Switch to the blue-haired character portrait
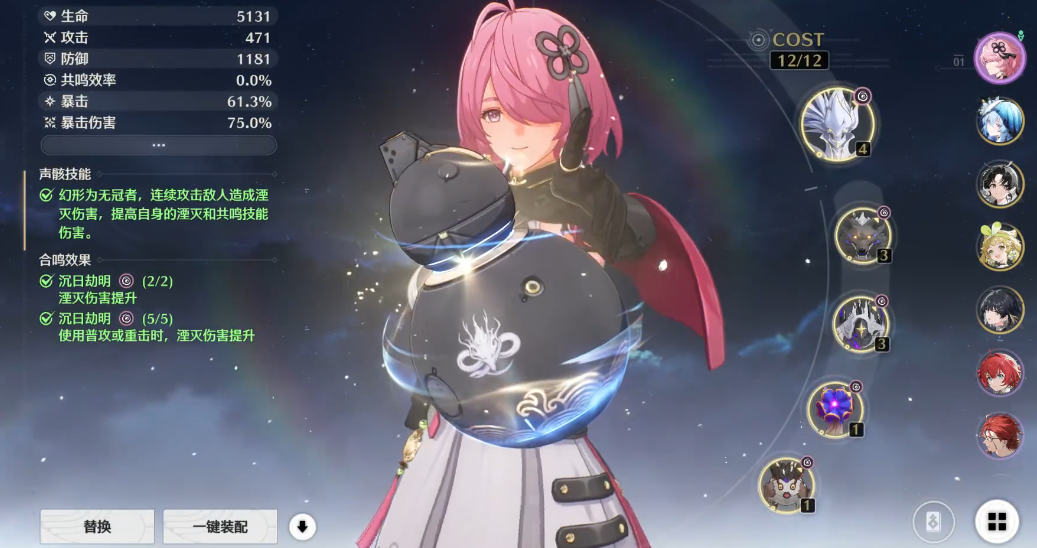This screenshot has height=548, width=1037. coord(1000,121)
